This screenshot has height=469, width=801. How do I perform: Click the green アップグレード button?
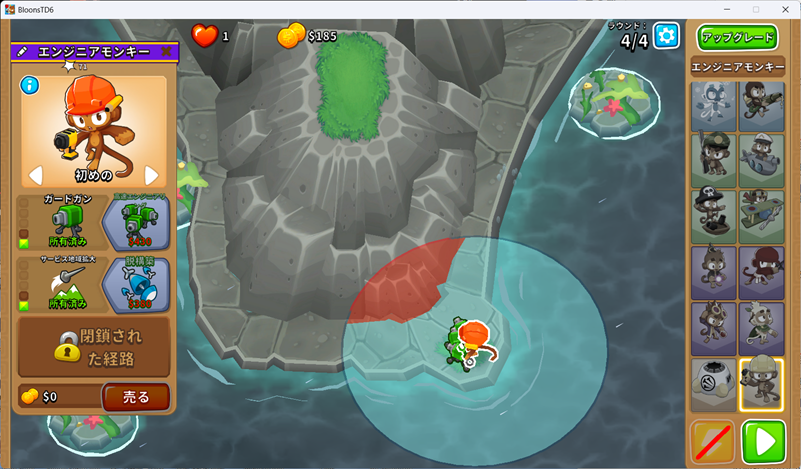point(738,37)
